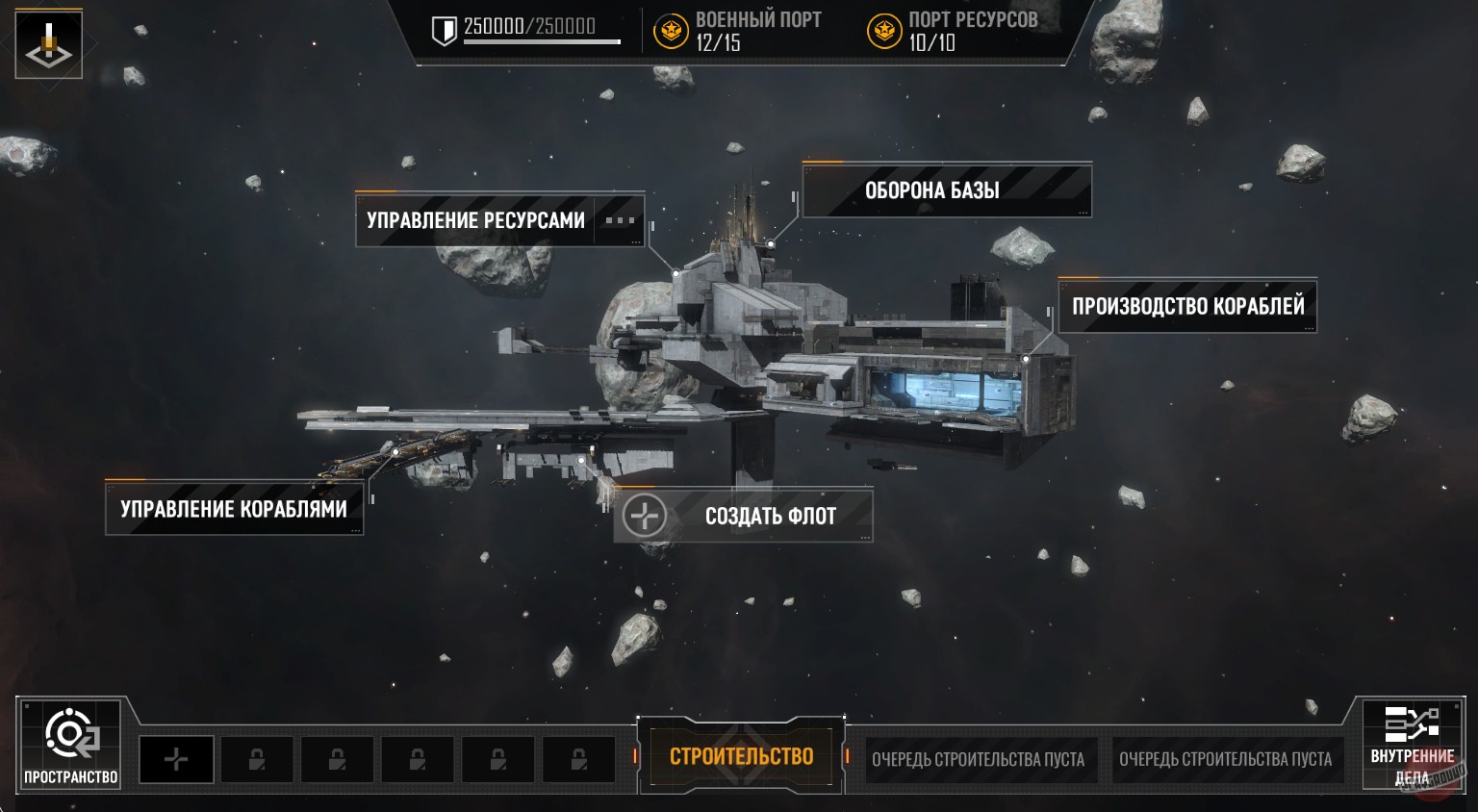This screenshot has height=812, width=1478.
Task: Open Управление кораблями menu
Action: [234, 509]
